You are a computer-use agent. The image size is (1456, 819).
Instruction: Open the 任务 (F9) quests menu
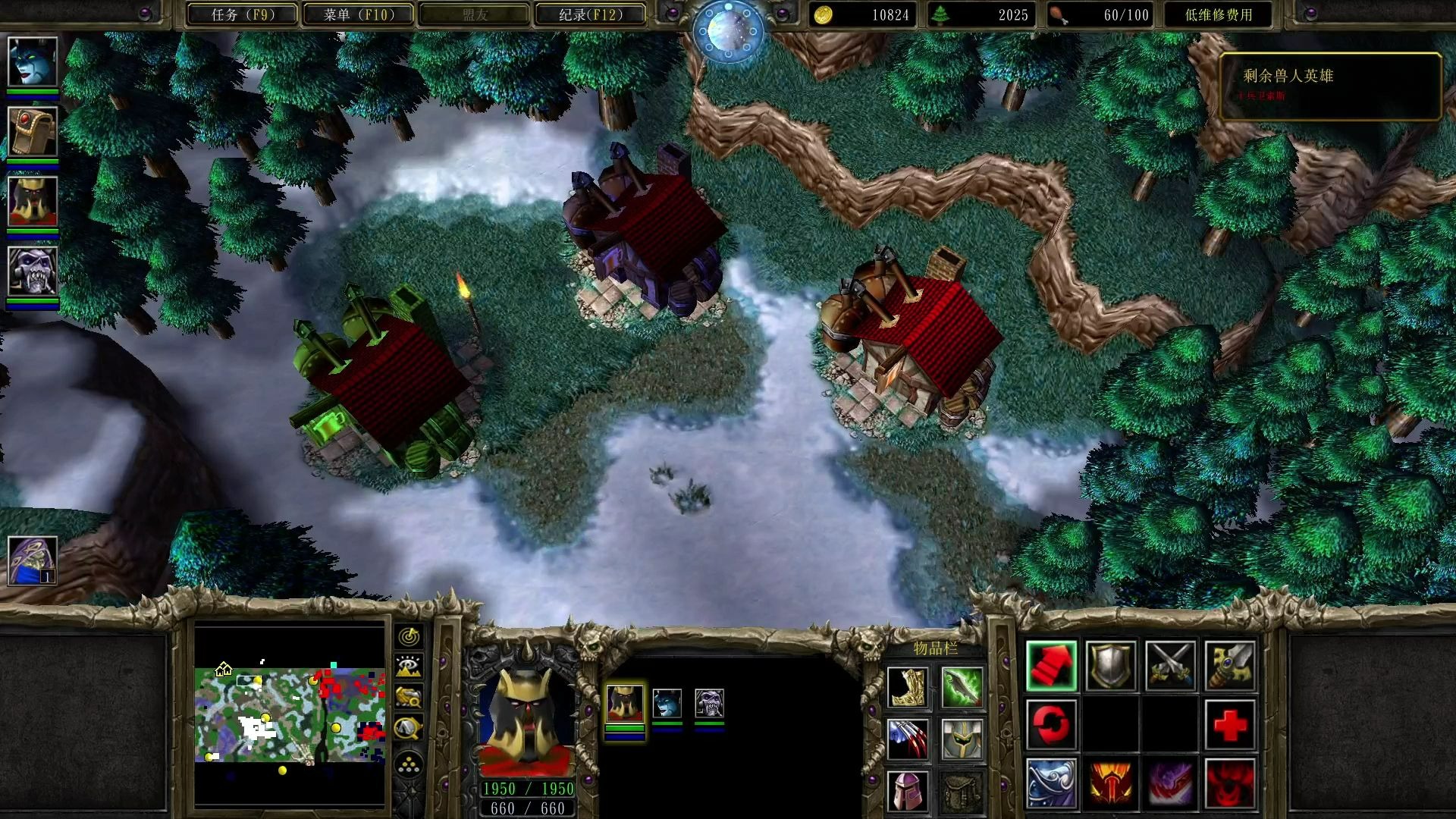pos(242,14)
